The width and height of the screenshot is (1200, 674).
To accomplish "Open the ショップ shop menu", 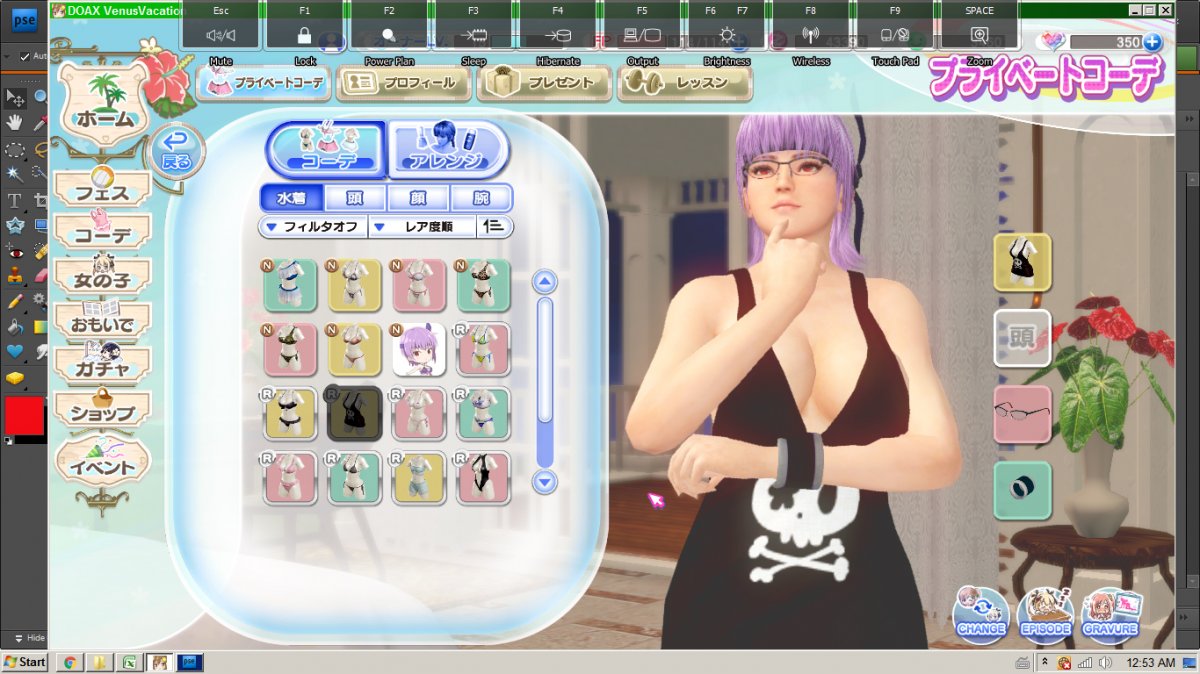I will [102, 411].
